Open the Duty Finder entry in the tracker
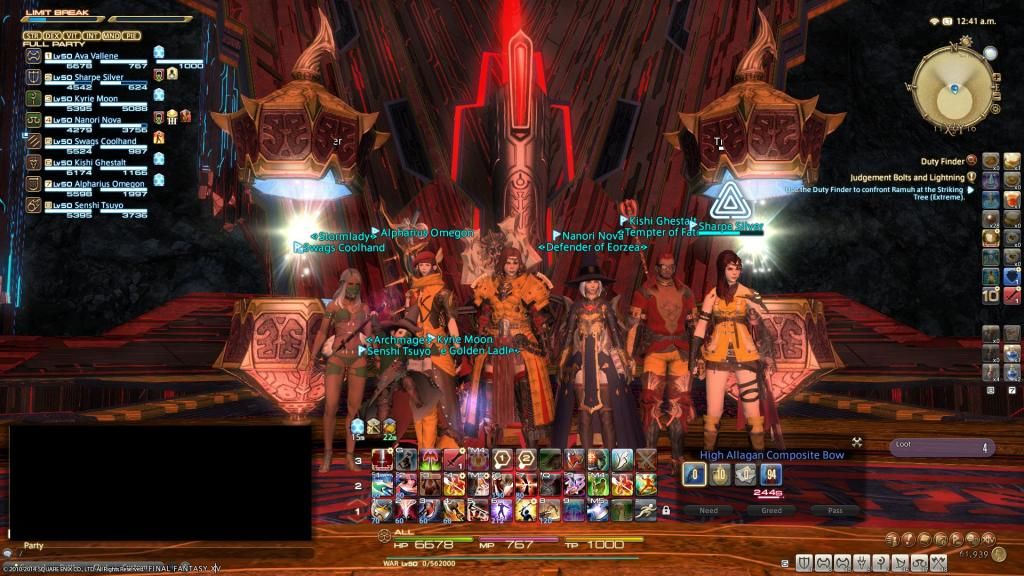Screen dimensions: 1024x576 tap(943, 160)
